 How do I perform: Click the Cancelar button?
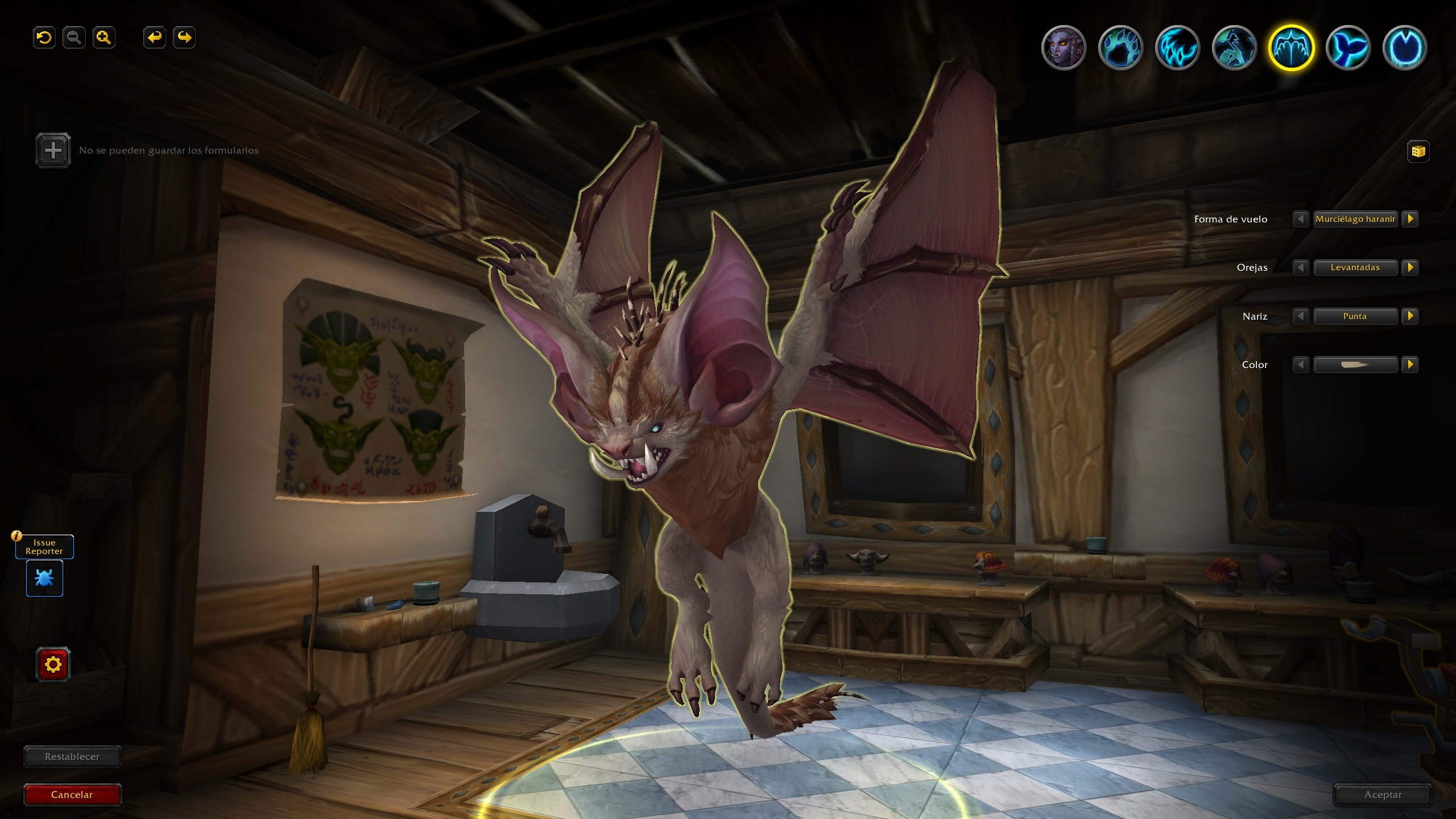click(x=72, y=795)
